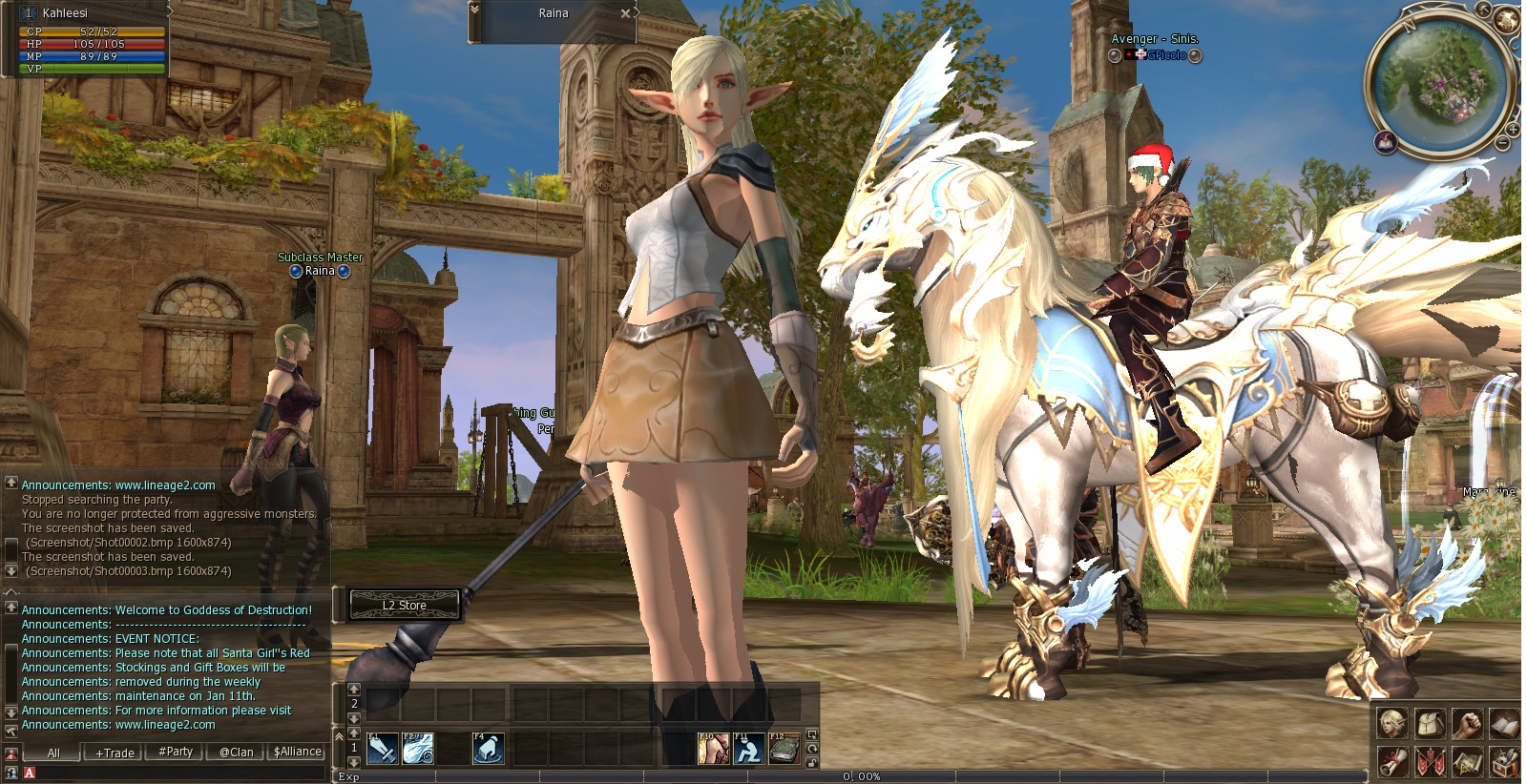The height and width of the screenshot is (784, 1527).
Task: Open the character status portrait menu
Action: 1392,724
